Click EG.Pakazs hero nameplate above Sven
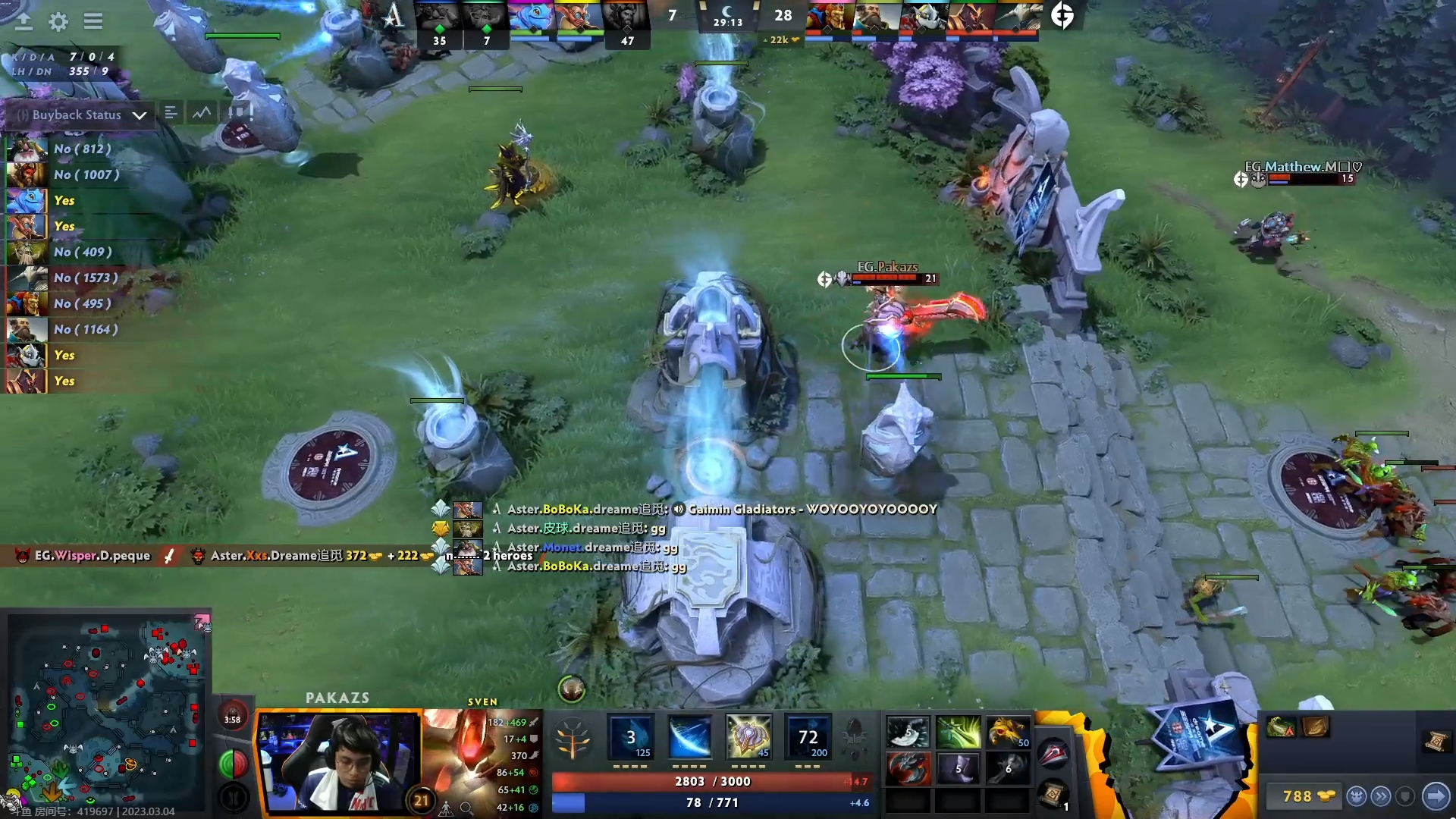This screenshot has height=819, width=1456. point(887,267)
